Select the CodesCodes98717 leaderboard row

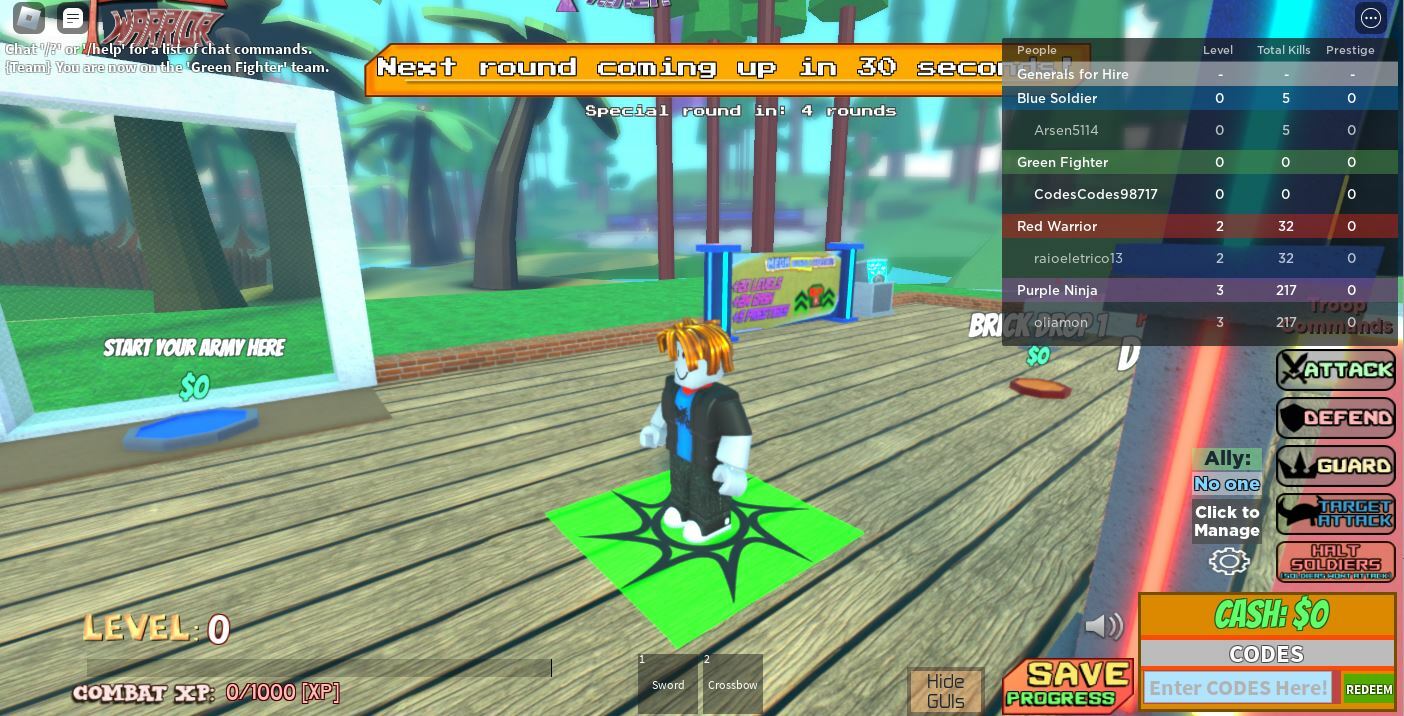click(x=1095, y=194)
